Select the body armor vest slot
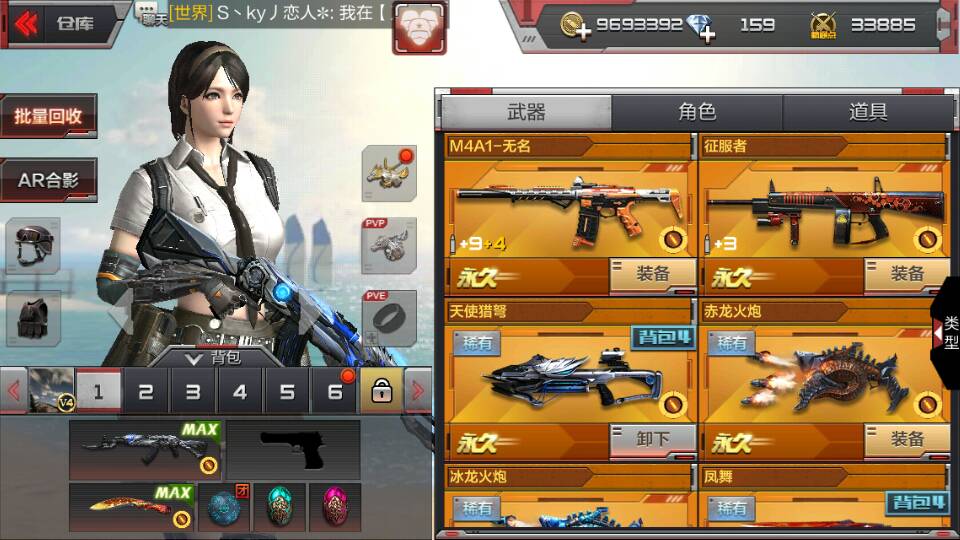The height and width of the screenshot is (540, 960). tap(33, 318)
